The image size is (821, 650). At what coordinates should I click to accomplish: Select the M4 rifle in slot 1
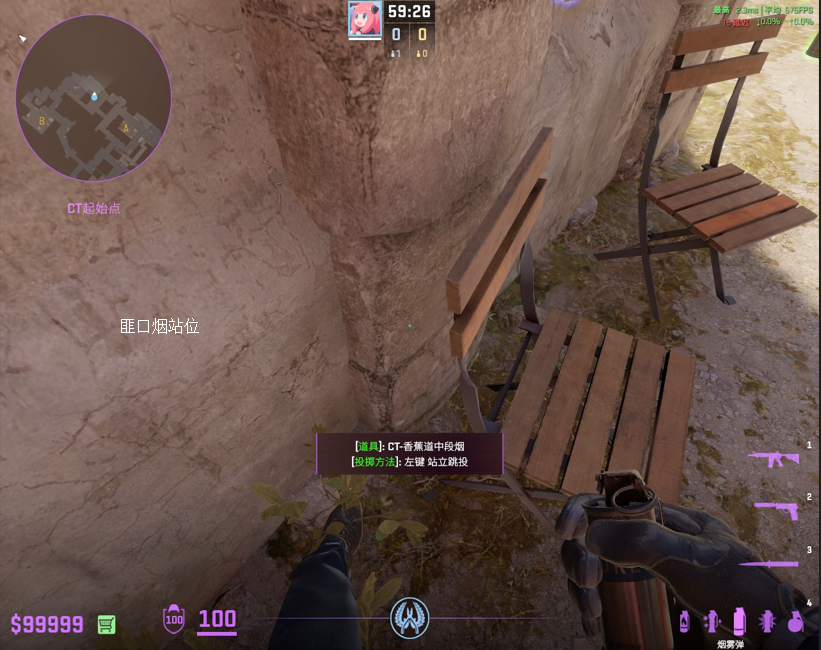click(774, 459)
